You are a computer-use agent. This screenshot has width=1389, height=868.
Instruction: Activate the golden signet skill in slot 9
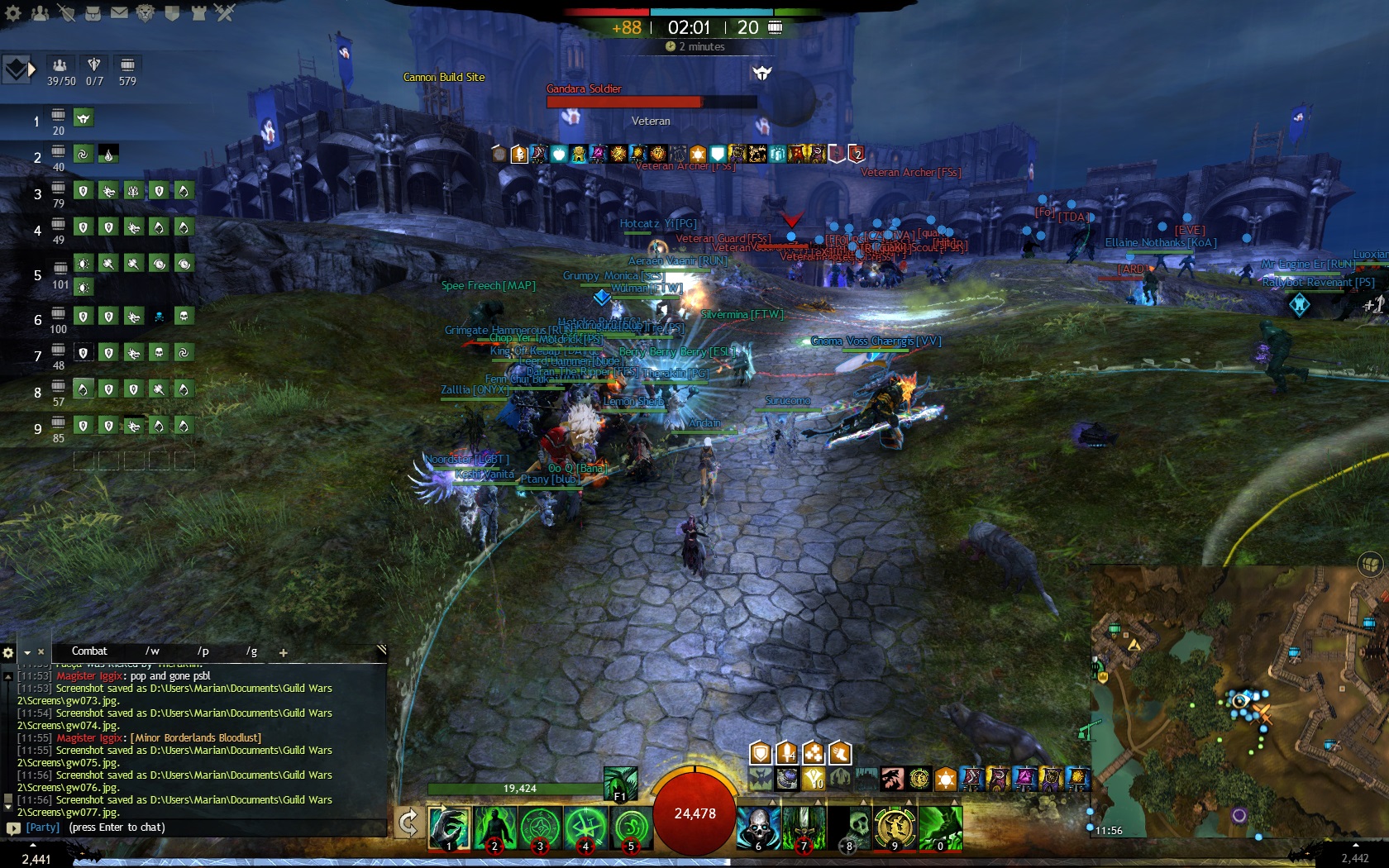tap(895, 827)
